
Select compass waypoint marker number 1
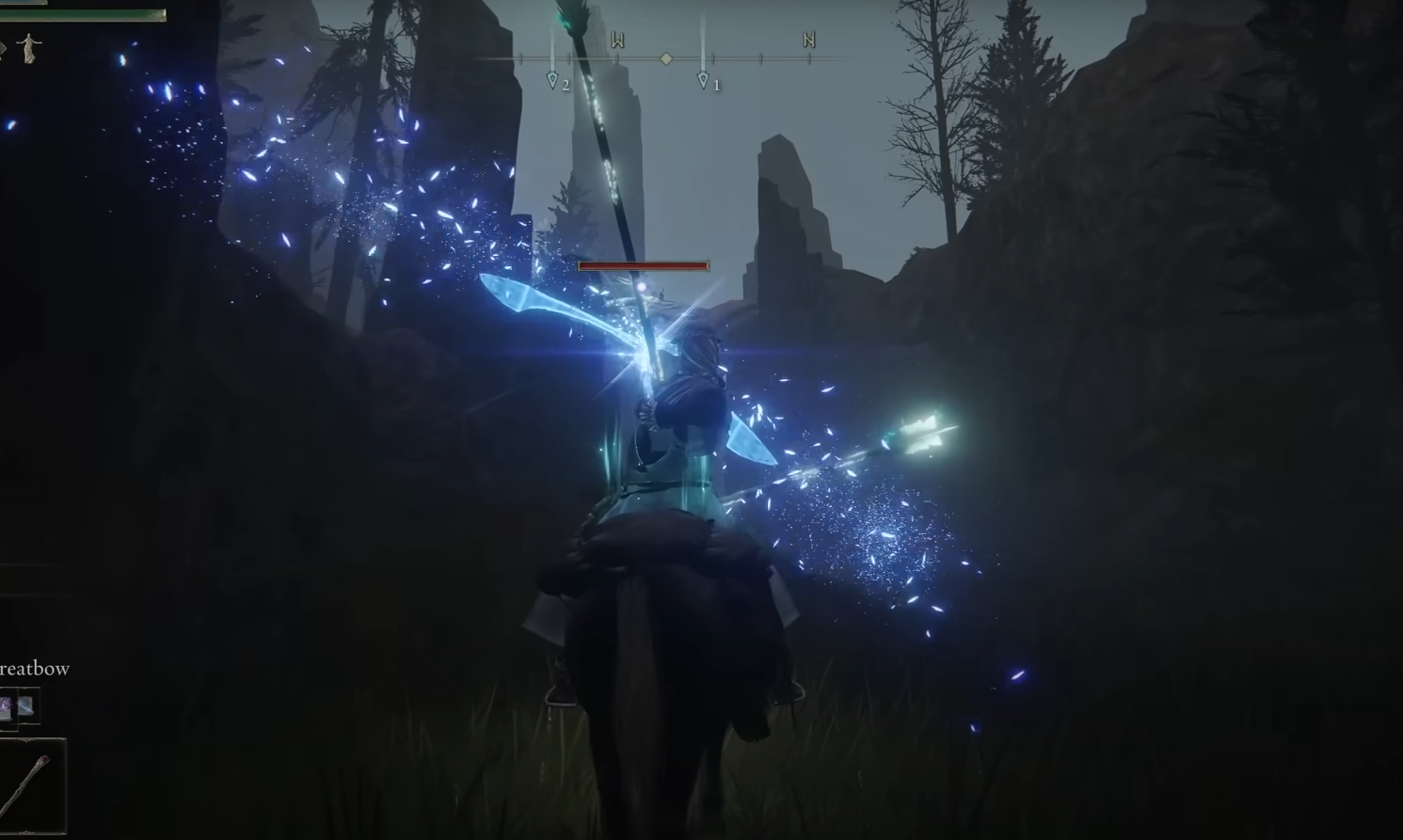pos(703,81)
